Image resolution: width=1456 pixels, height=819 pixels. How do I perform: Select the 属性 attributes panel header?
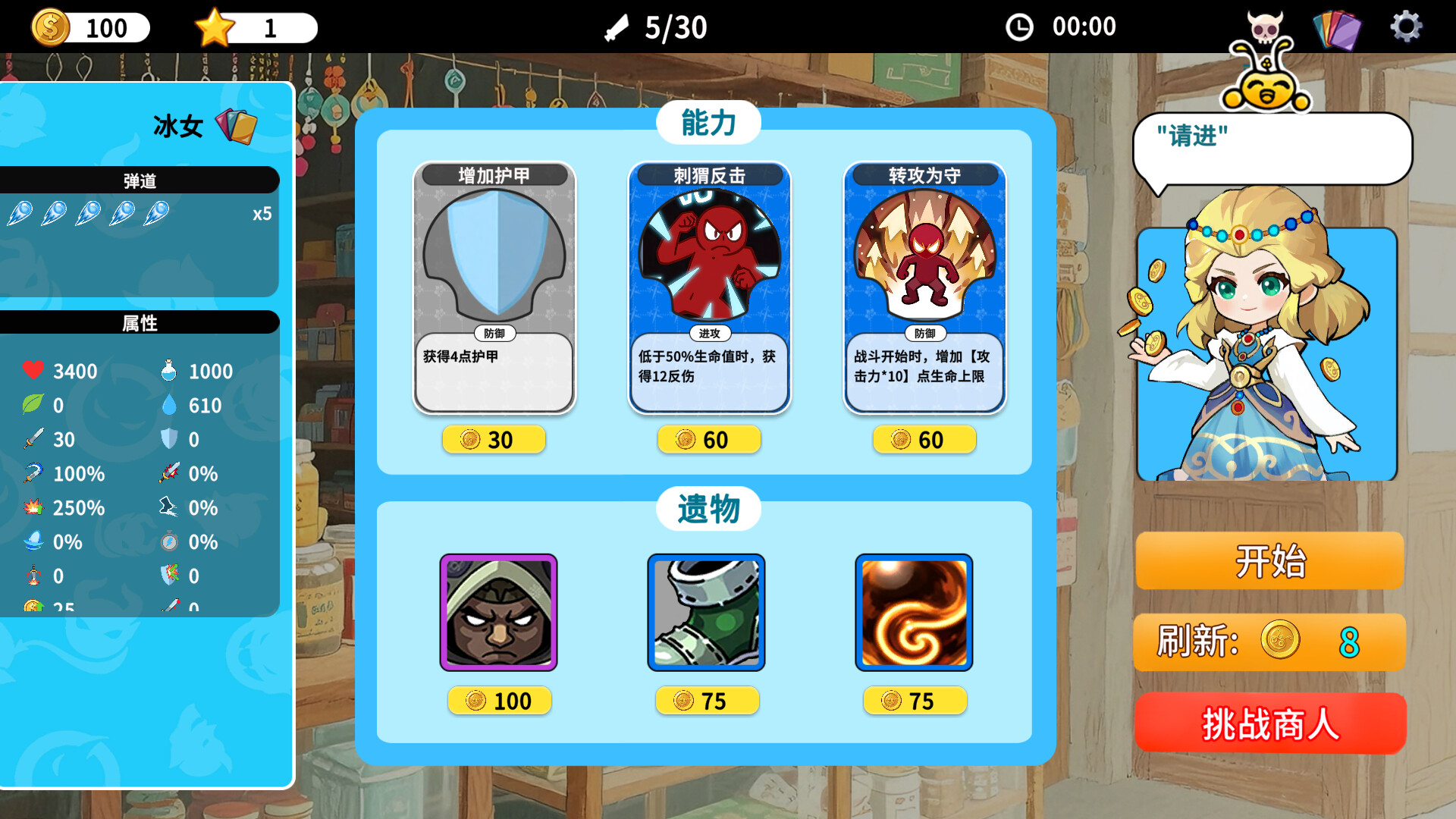pos(140,323)
